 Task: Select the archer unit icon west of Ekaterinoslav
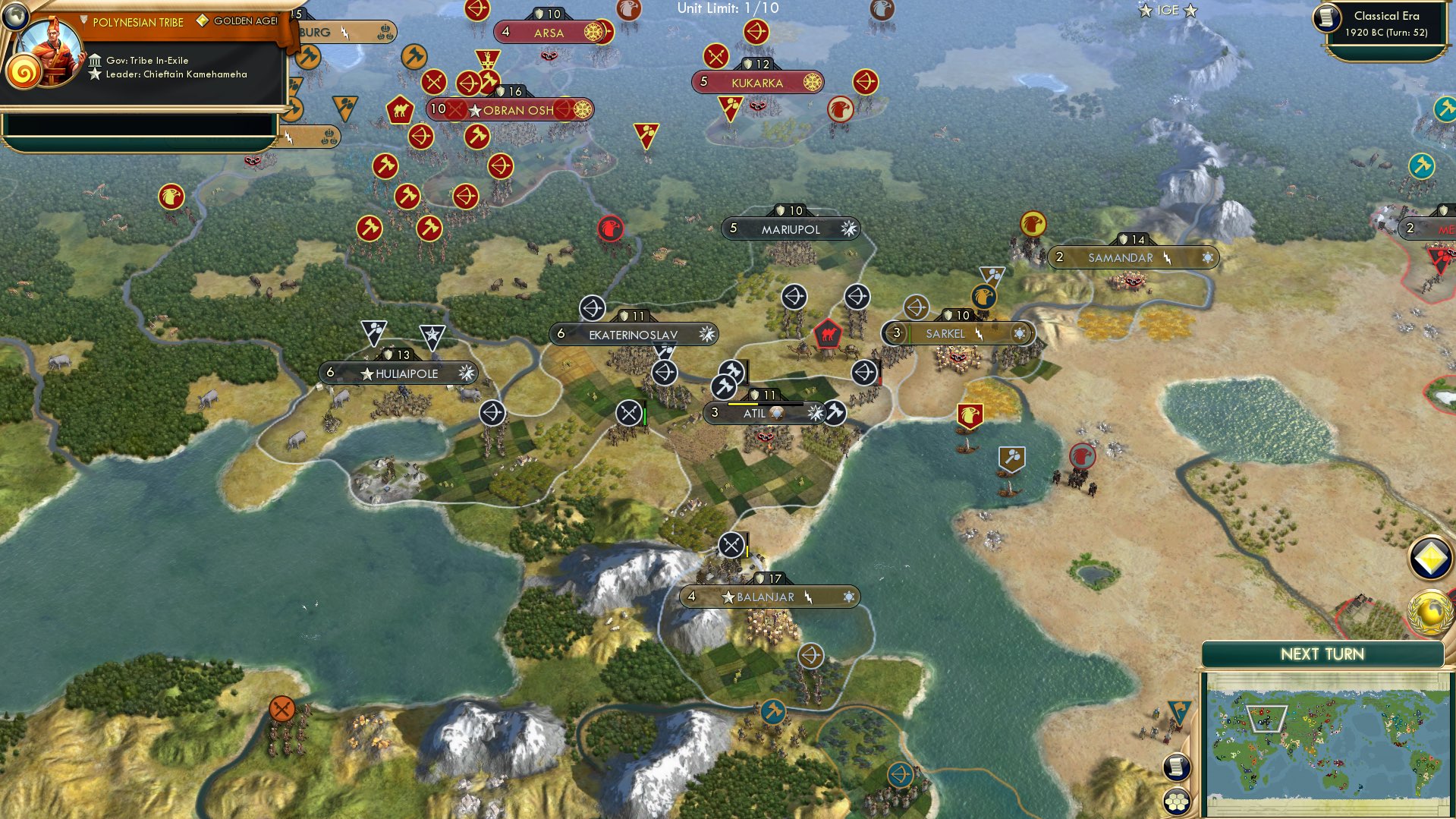point(593,308)
